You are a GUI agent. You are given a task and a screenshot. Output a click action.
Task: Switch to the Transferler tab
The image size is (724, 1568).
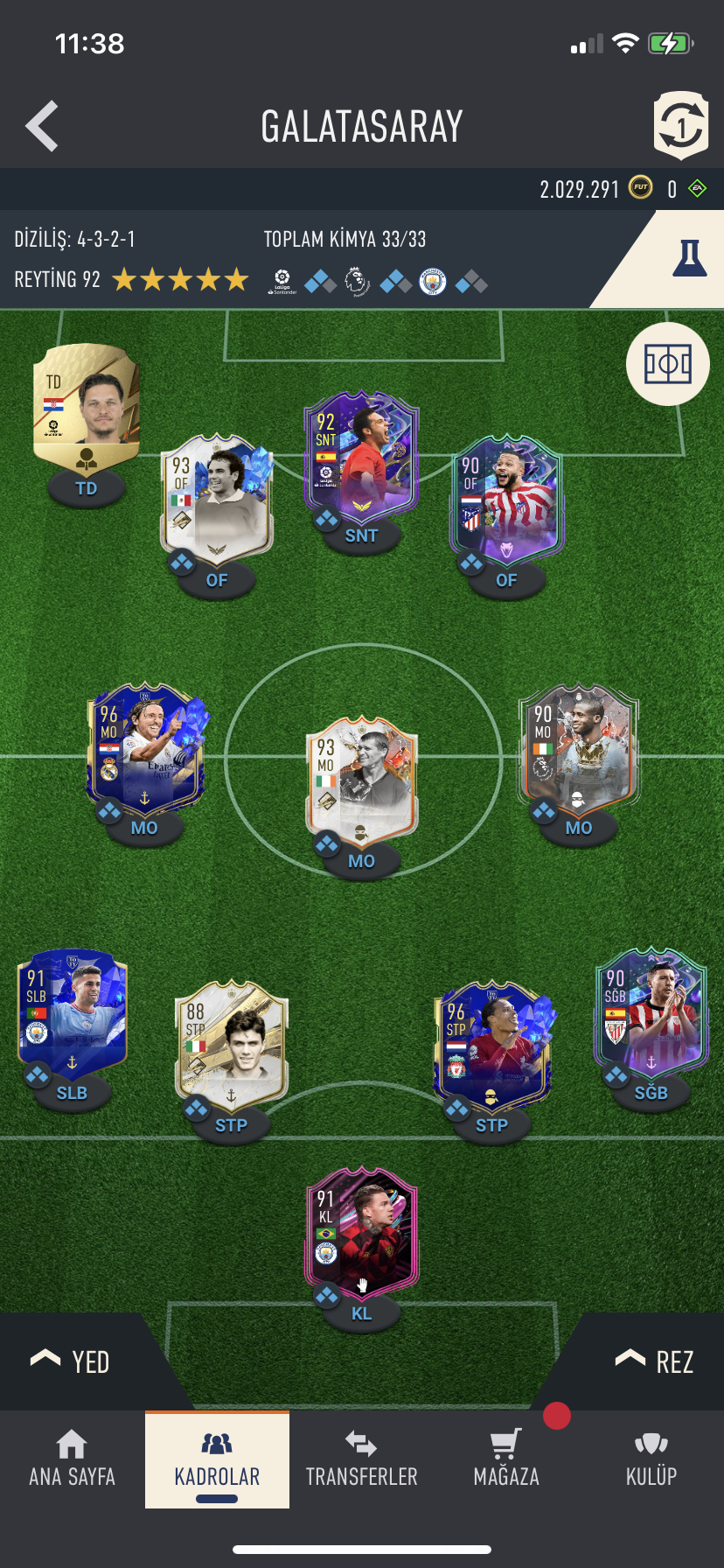coord(361,1459)
